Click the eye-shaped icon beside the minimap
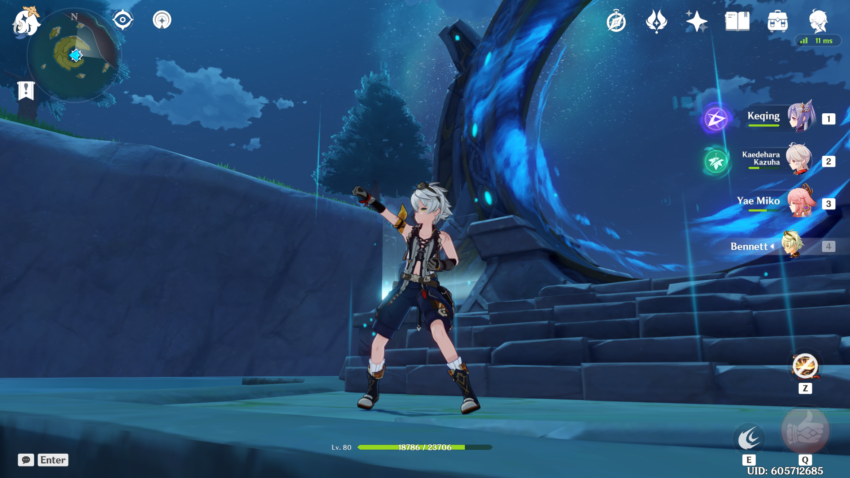The width and height of the screenshot is (850, 478). [122, 20]
